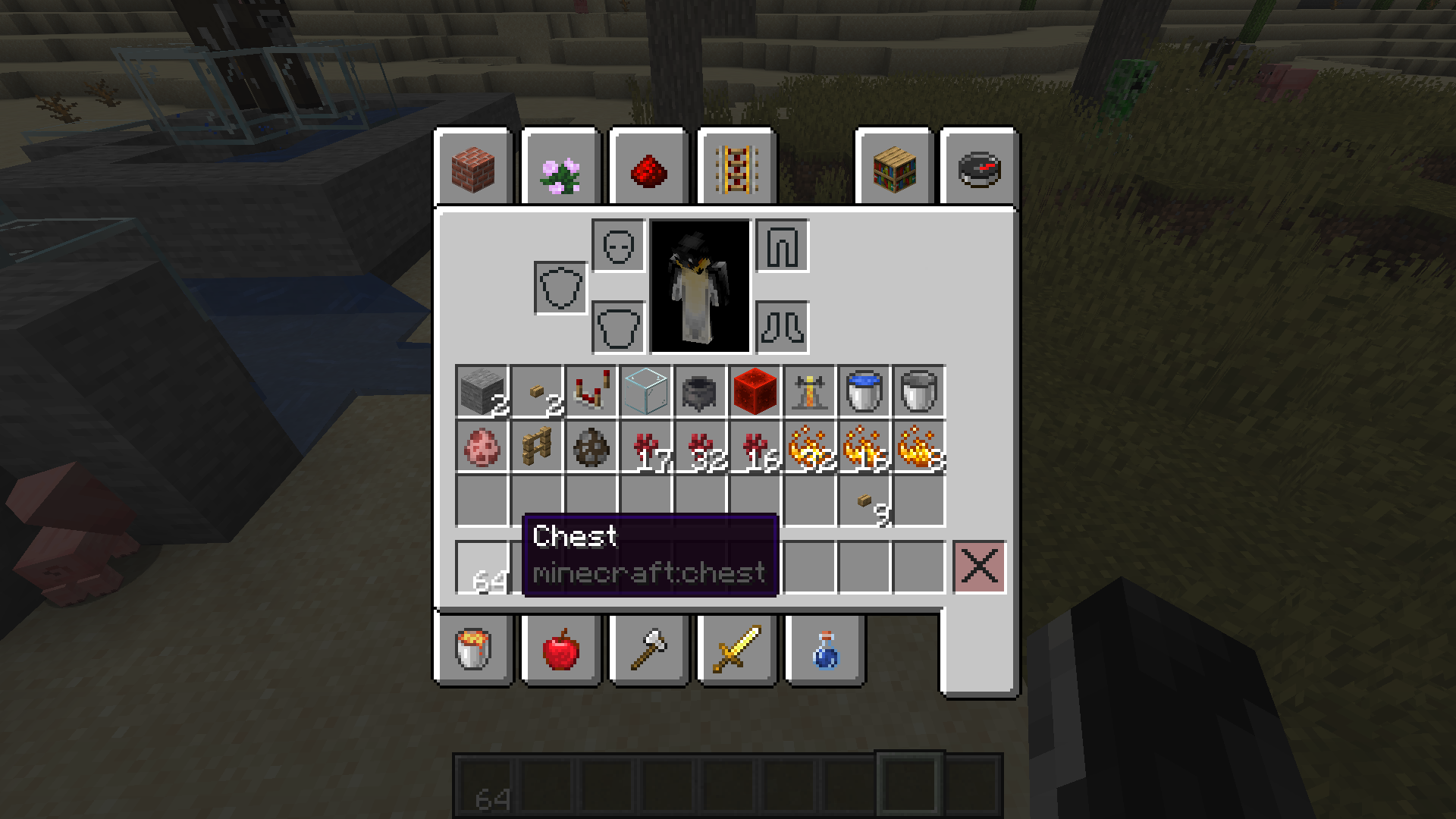1456x819 pixels.
Task: Switch to the pink flower Decoration tab
Action: point(561,168)
